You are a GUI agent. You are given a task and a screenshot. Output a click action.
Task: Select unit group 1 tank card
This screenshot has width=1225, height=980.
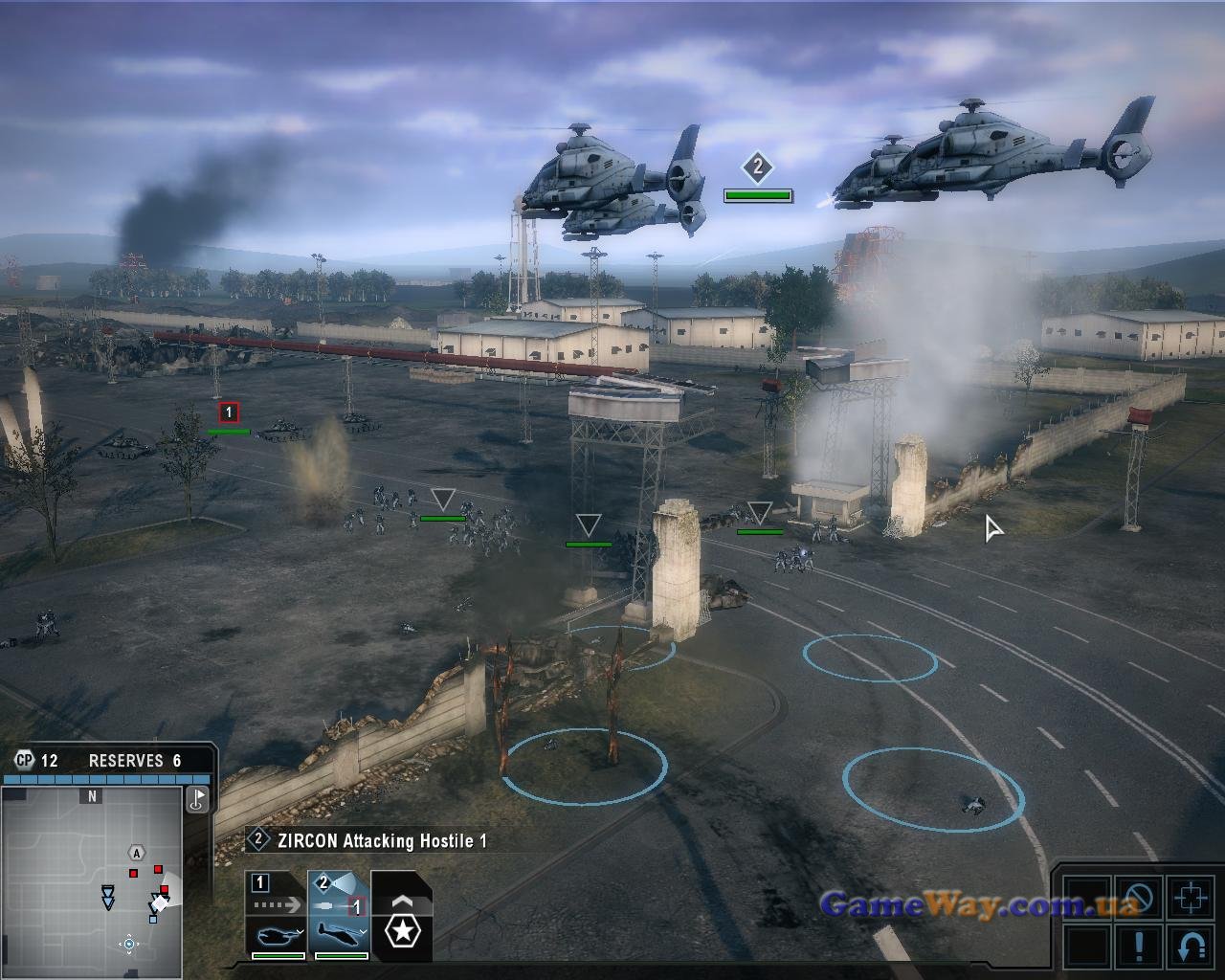click(x=277, y=915)
